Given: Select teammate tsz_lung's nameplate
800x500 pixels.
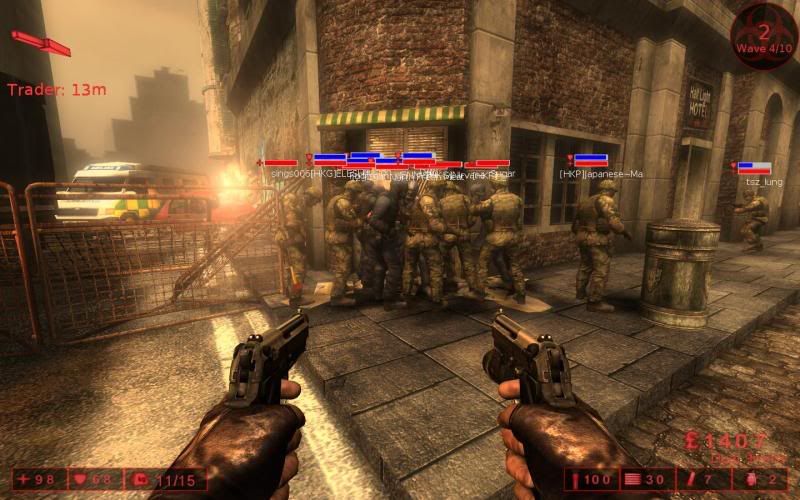Looking at the screenshot, I should click(759, 181).
